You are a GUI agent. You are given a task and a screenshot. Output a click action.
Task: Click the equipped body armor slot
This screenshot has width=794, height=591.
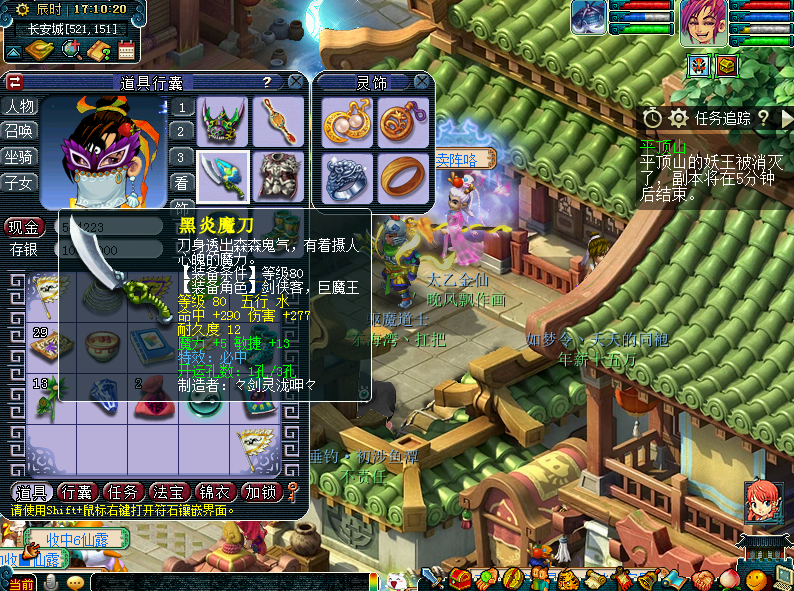pyautogui.click(x=278, y=177)
